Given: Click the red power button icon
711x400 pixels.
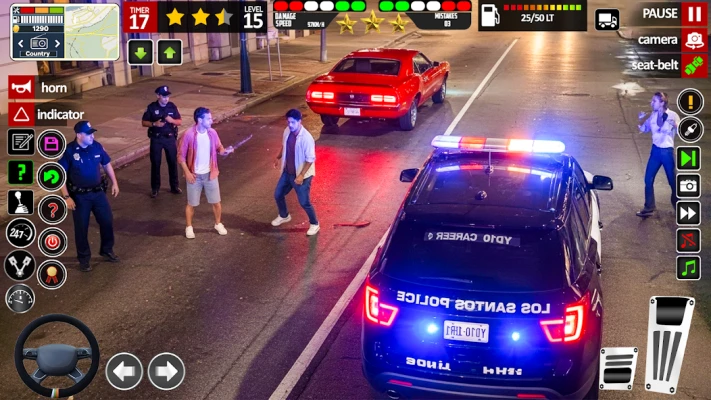Looking at the screenshot, I should click(51, 241).
